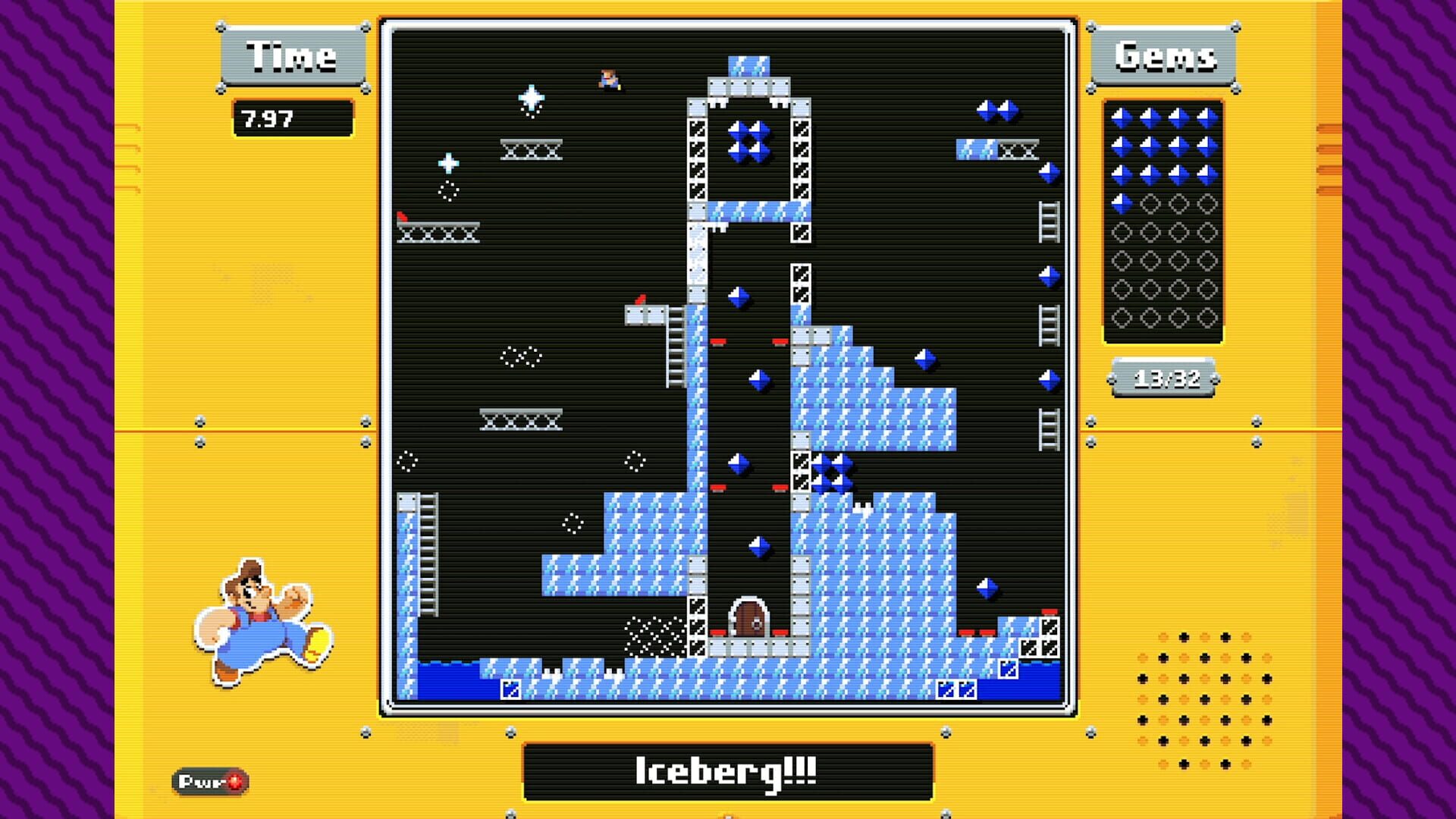Select the large gem cluster inside the tower frame

pyautogui.click(x=749, y=140)
